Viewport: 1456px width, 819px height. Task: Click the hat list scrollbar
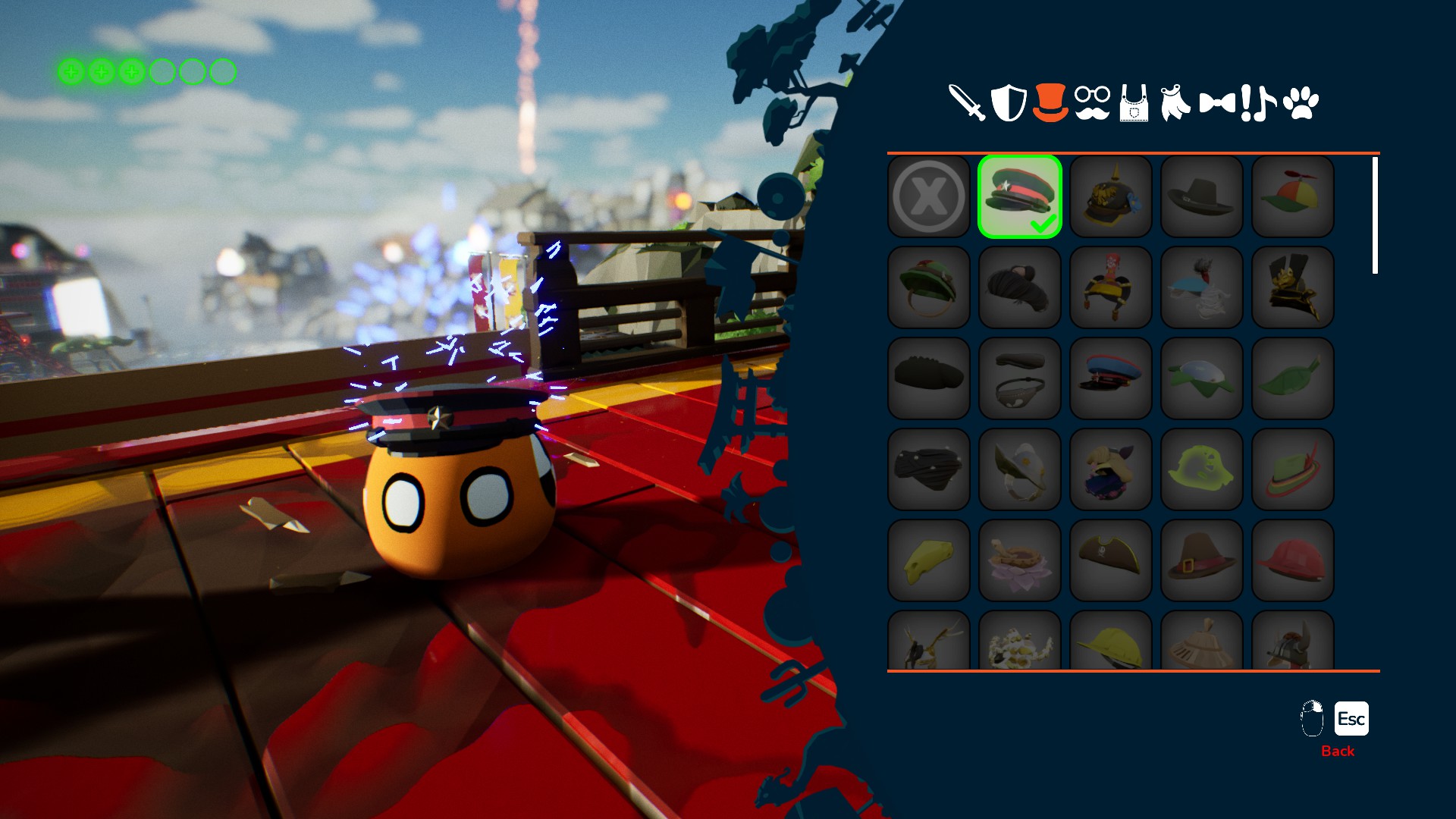(1375, 215)
